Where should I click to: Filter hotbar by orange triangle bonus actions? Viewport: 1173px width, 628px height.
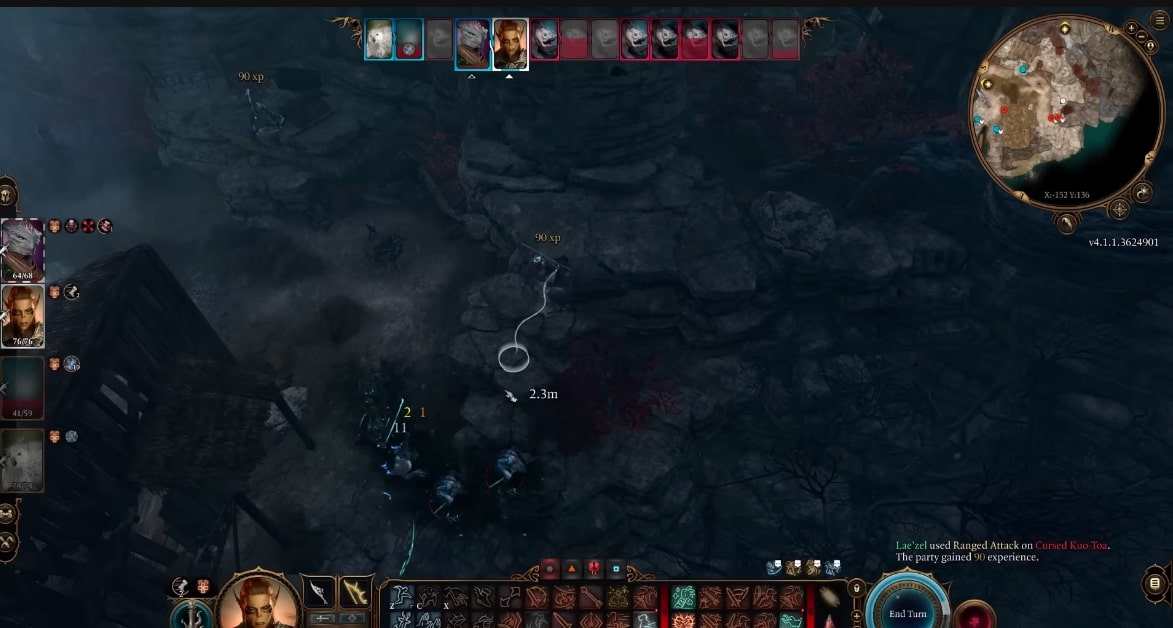571,569
